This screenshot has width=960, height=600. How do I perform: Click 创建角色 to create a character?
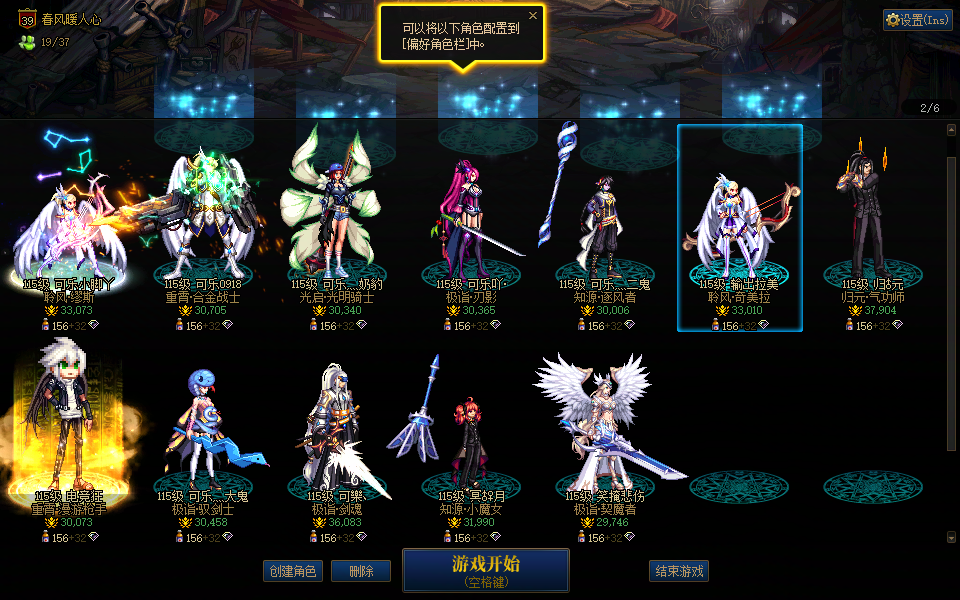293,571
